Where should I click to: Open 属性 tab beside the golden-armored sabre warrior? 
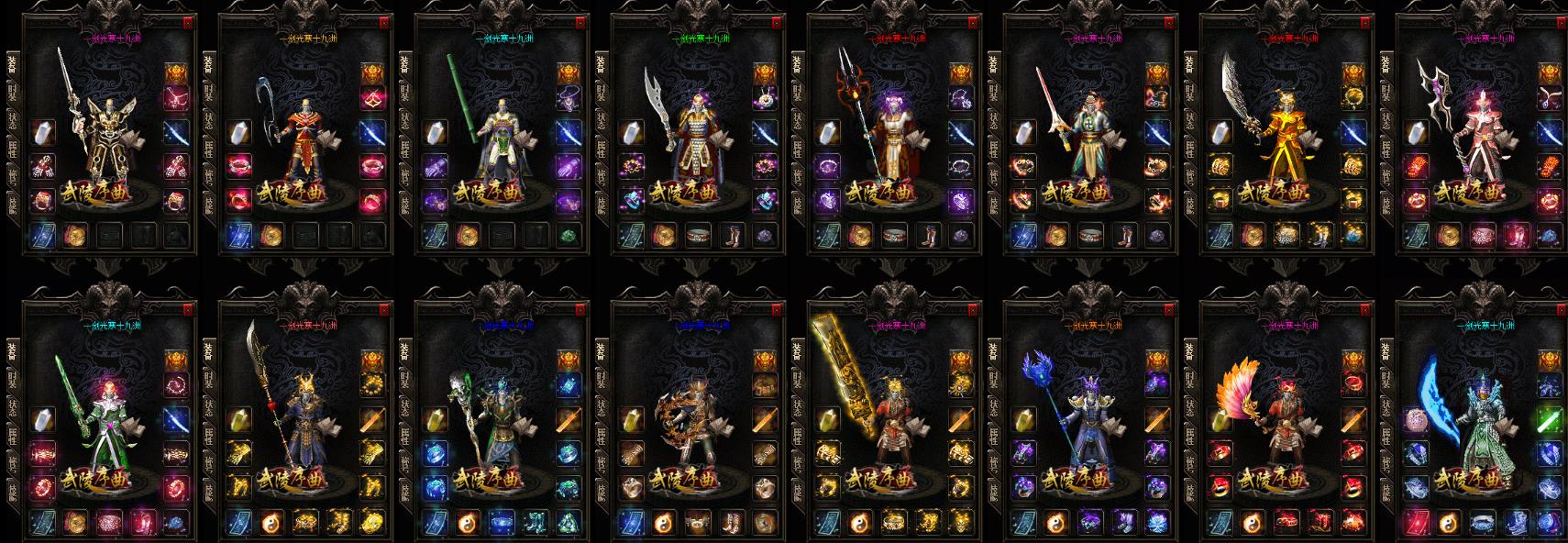1190,148
